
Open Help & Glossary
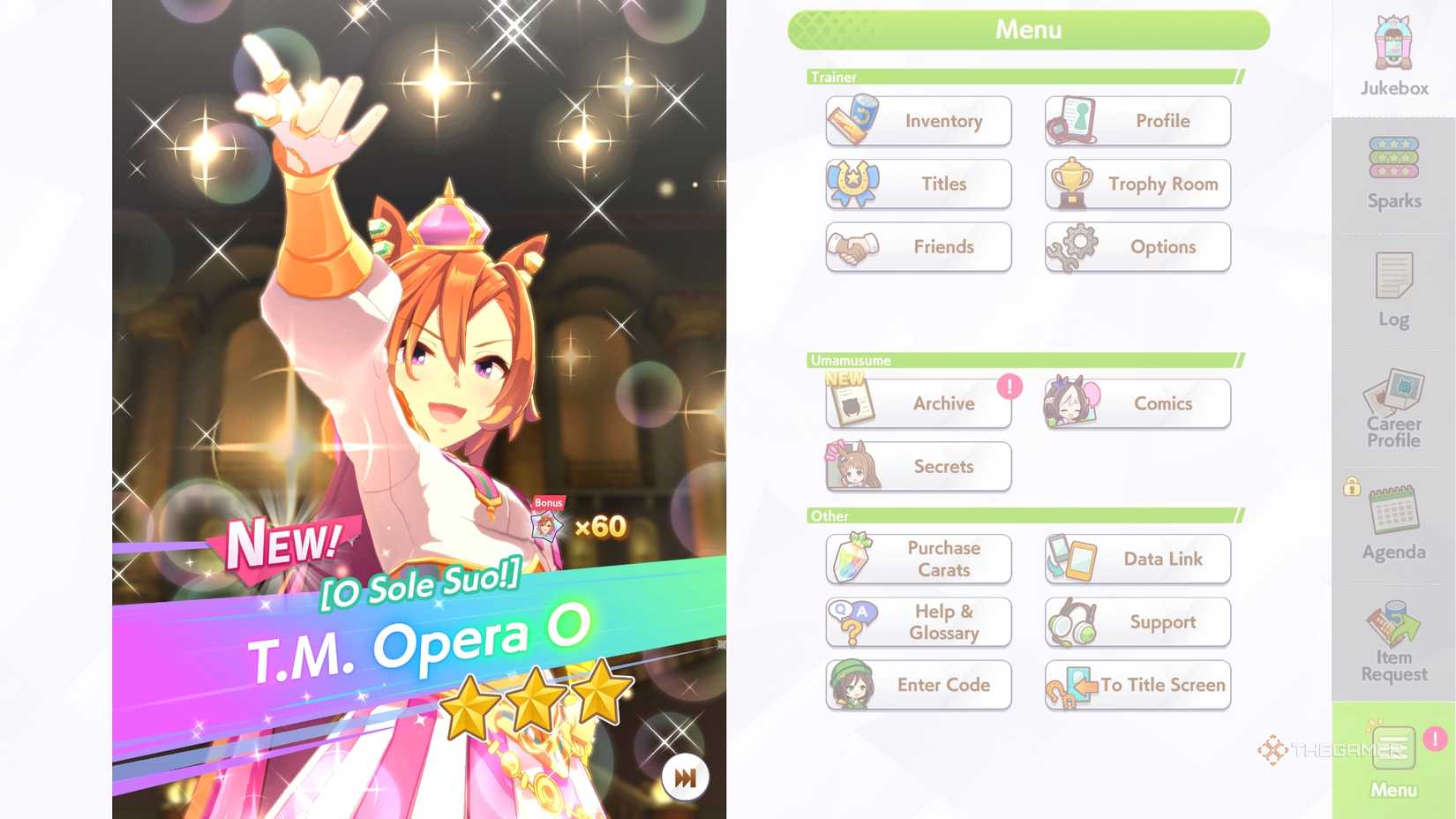[918, 622]
